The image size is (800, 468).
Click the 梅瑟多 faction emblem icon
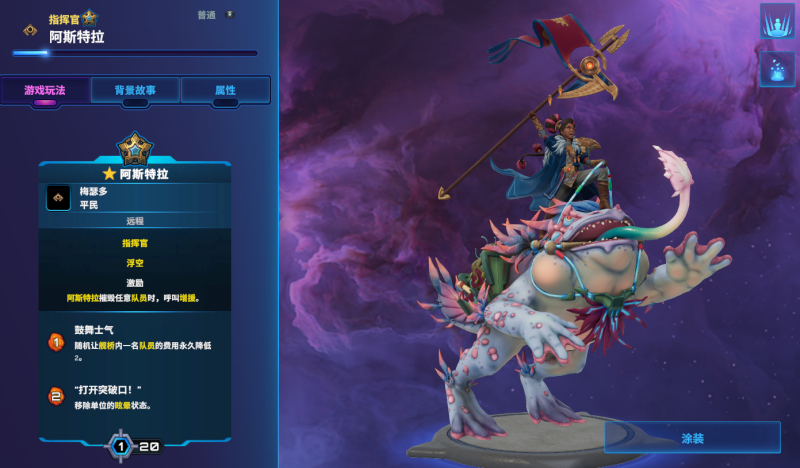[x=58, y=197]
